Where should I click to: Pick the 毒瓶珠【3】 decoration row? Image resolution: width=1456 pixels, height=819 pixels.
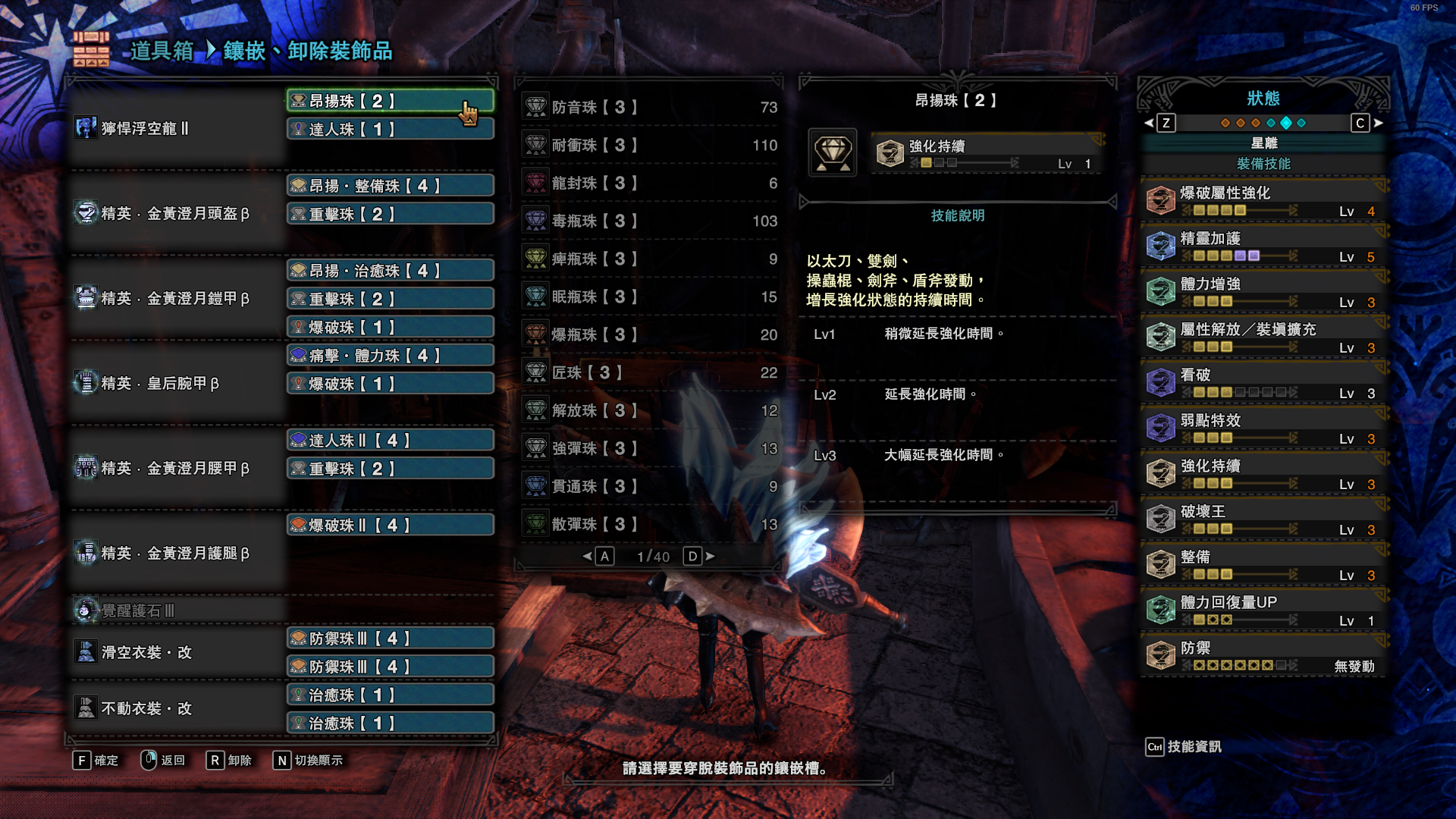(649, 221)
